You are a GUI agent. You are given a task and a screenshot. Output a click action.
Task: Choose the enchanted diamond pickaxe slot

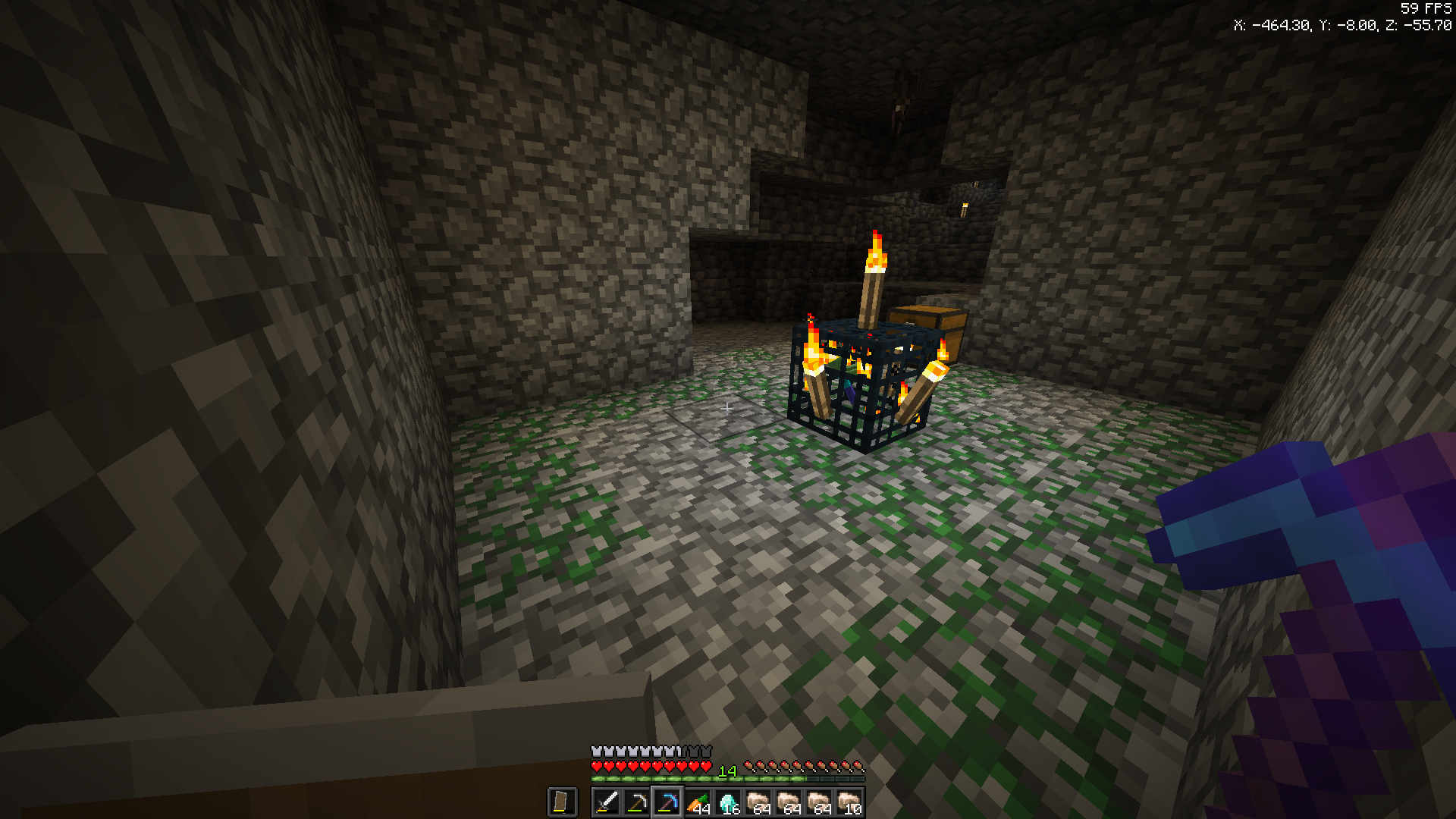[x=667, y=802]
